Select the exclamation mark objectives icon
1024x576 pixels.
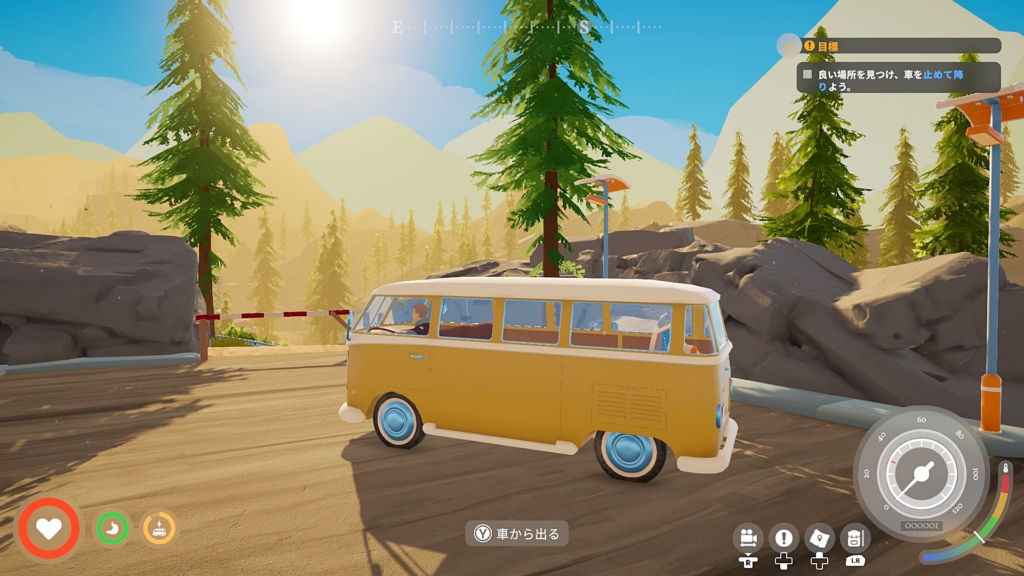[784, 538]
